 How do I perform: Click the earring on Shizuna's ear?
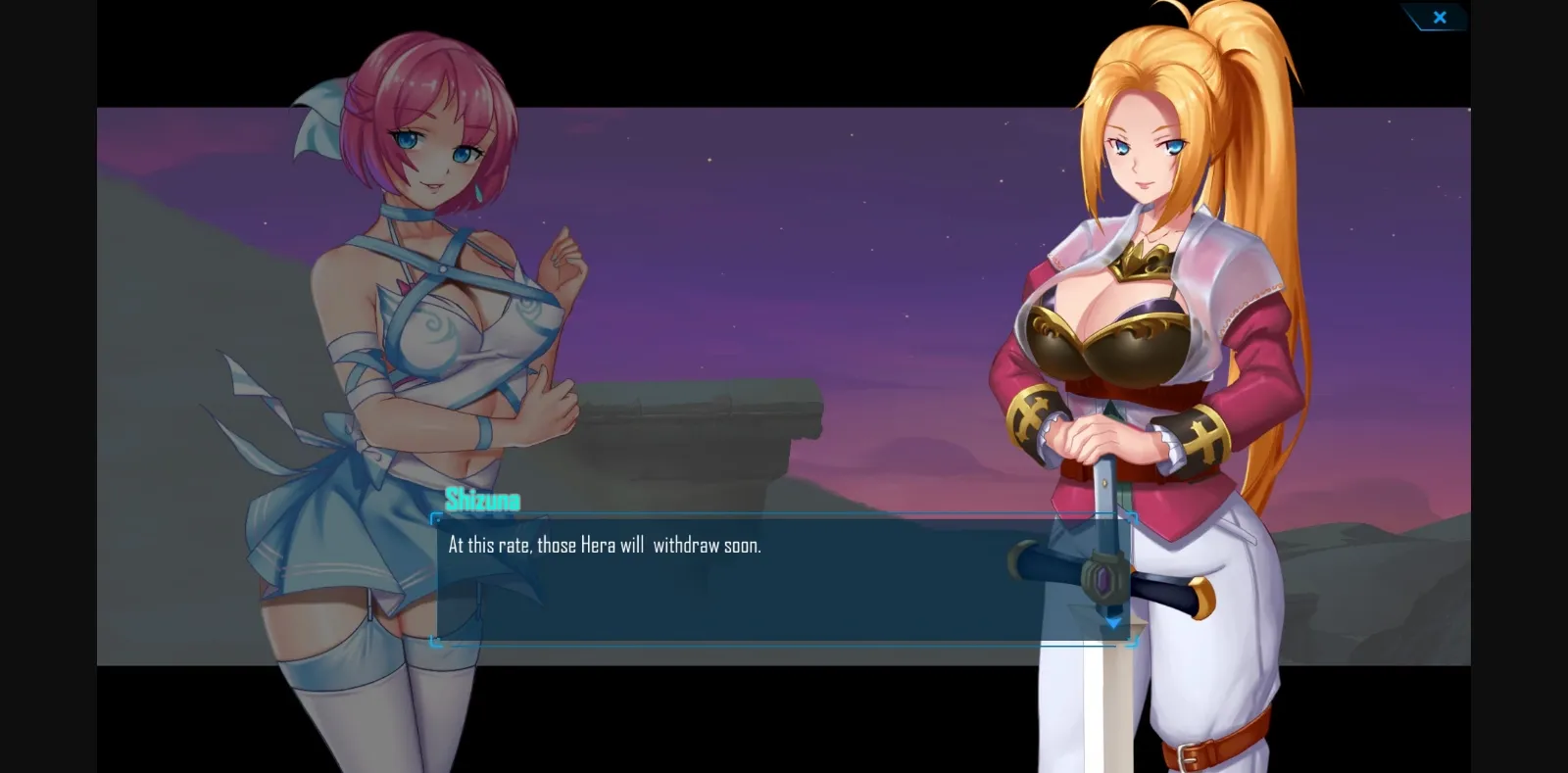click(x=477, y=193)
